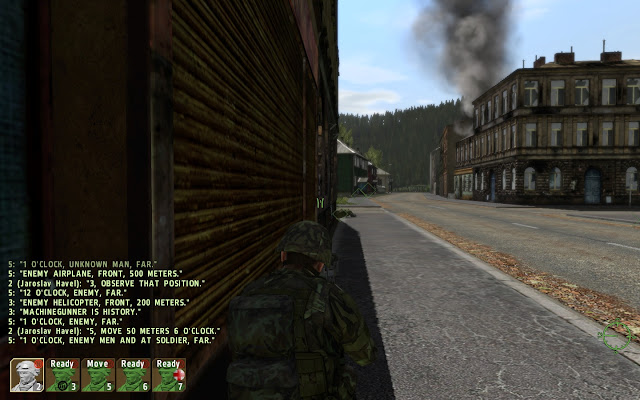Select medic unit 7 with red cross
The height and width of the screenshot is (400, 640).
[x=168, y=375]
